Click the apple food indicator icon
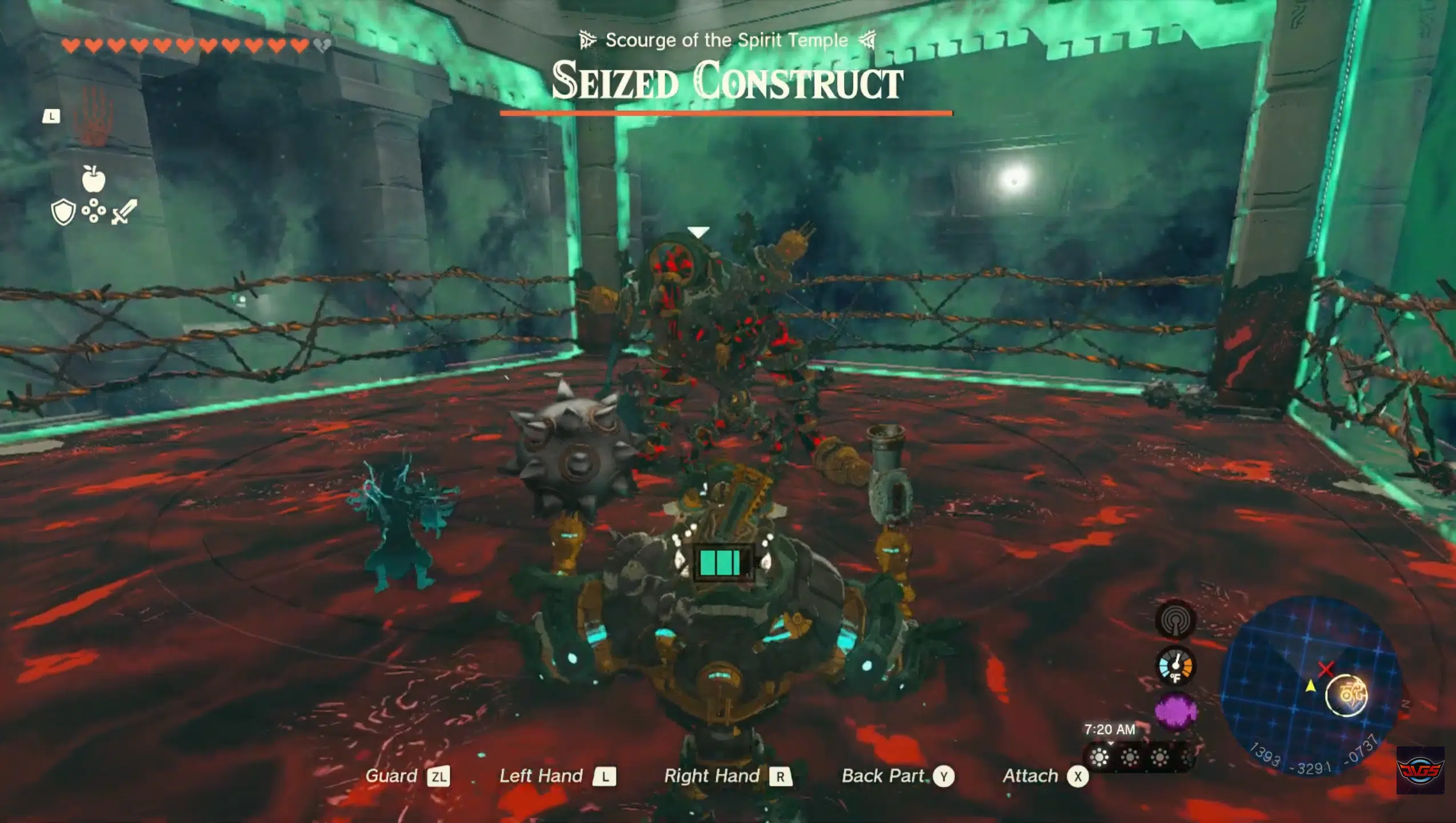1456x823 pixels. [x=94, y=181]
